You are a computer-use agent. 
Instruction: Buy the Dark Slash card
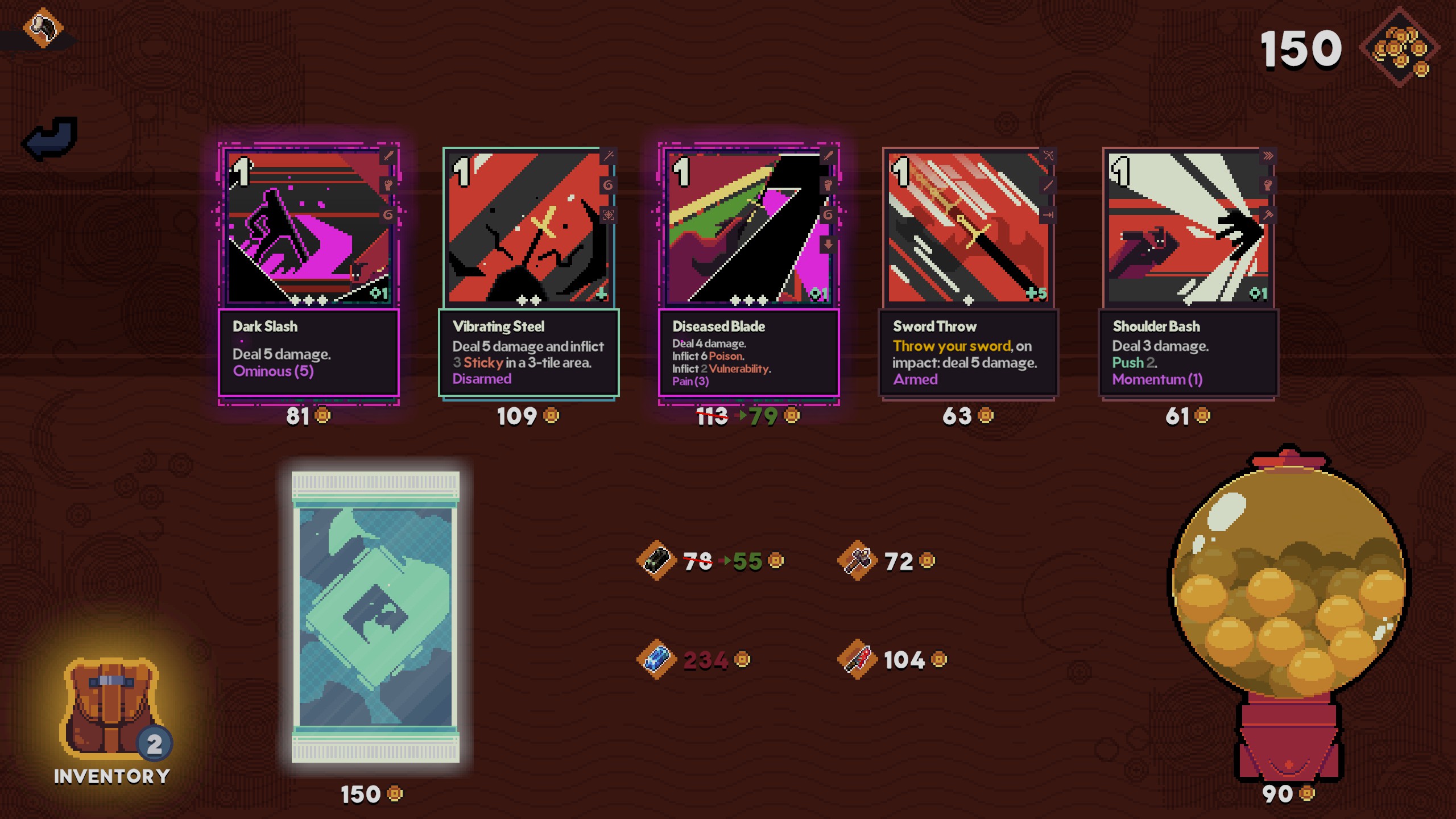pyautogui.click(x=309, y=273)
